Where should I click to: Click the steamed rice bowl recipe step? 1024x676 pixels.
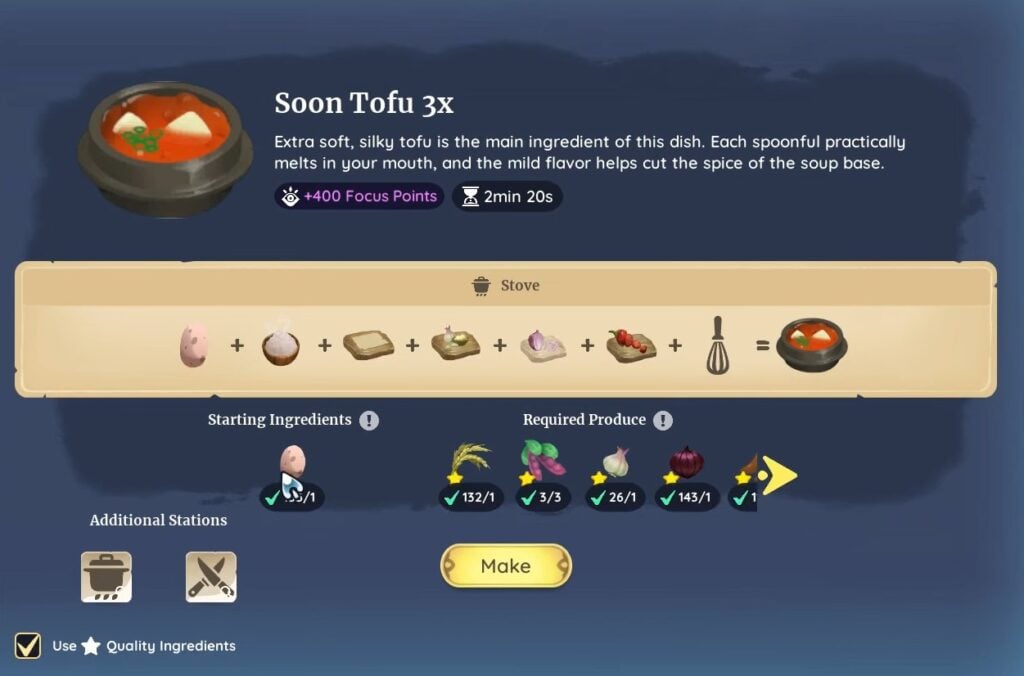(281, 345)
